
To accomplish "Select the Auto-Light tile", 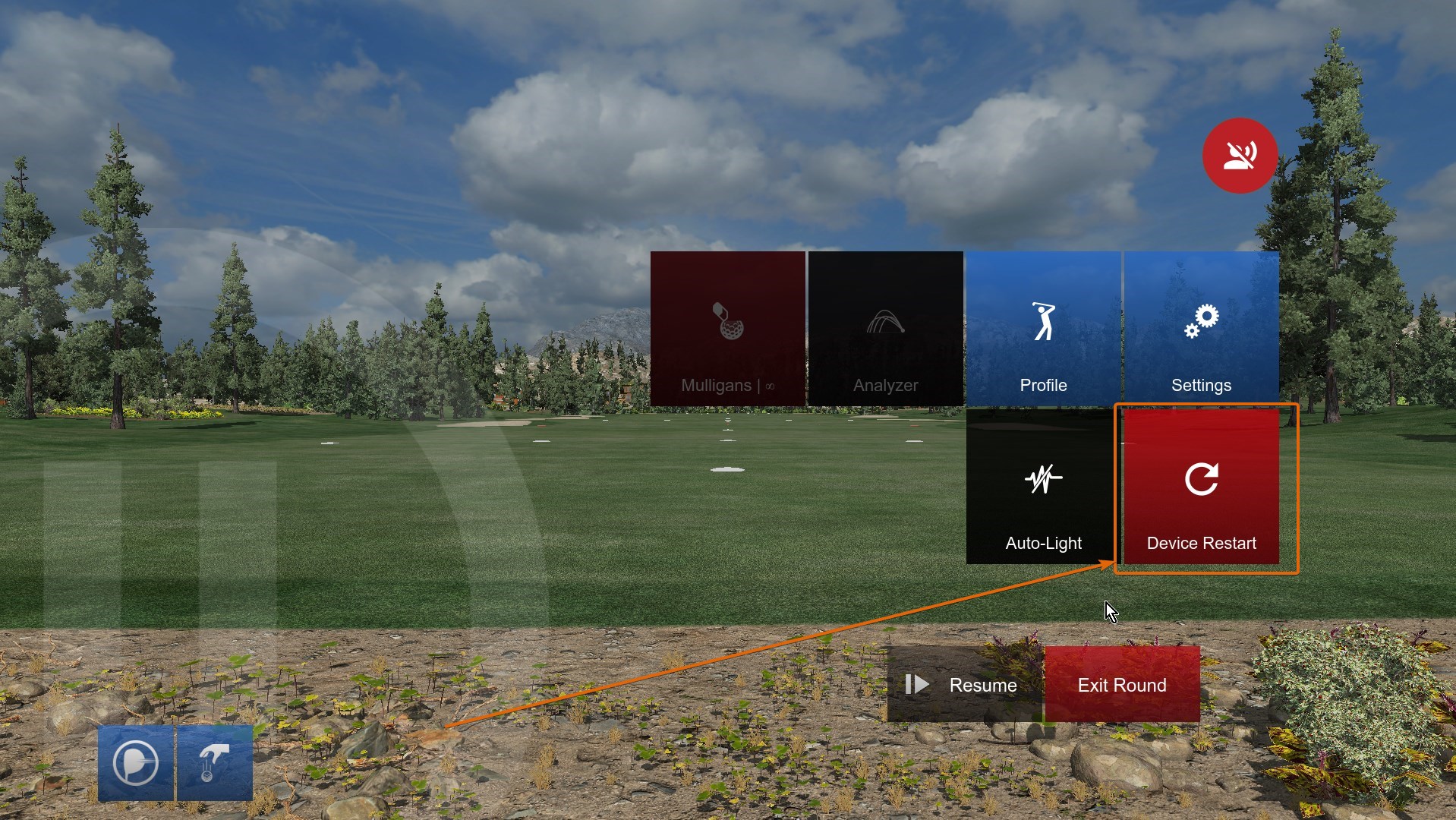I will (1043, 487).
